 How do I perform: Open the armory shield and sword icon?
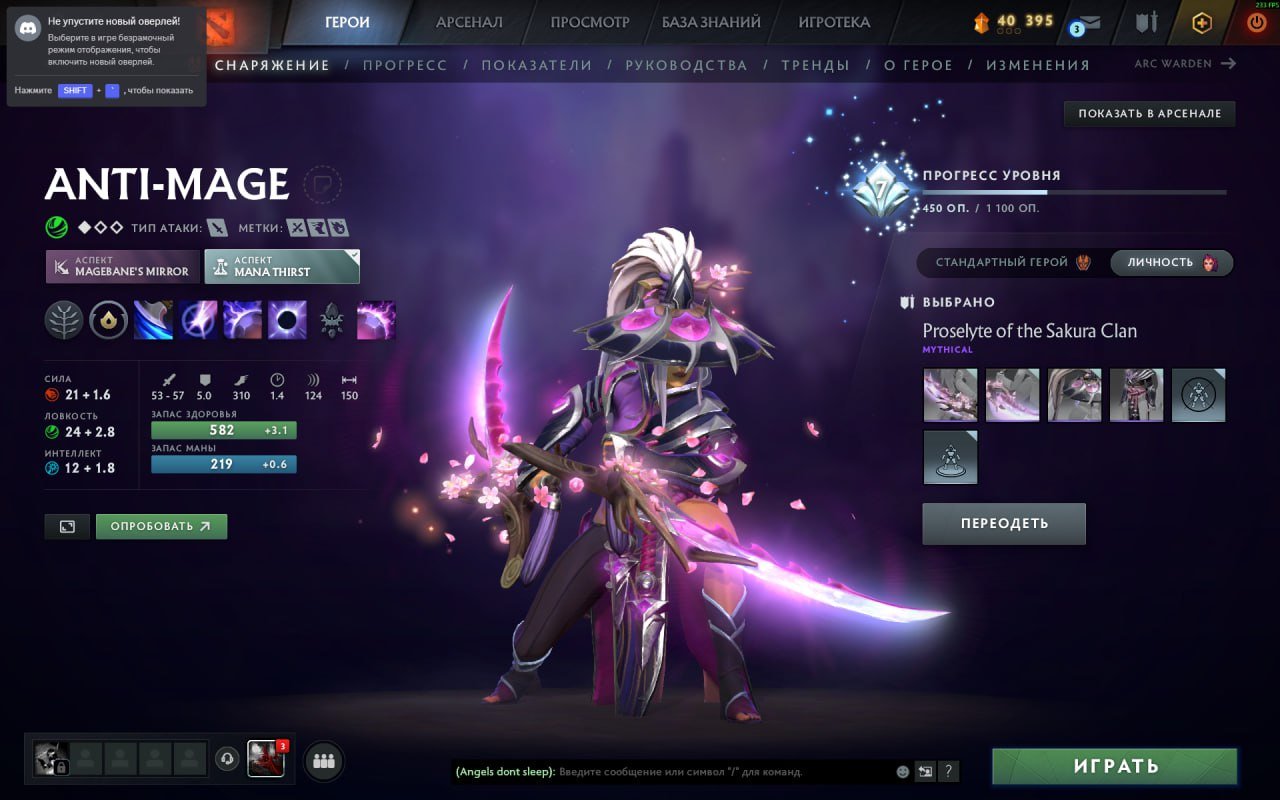[1146, 22]
